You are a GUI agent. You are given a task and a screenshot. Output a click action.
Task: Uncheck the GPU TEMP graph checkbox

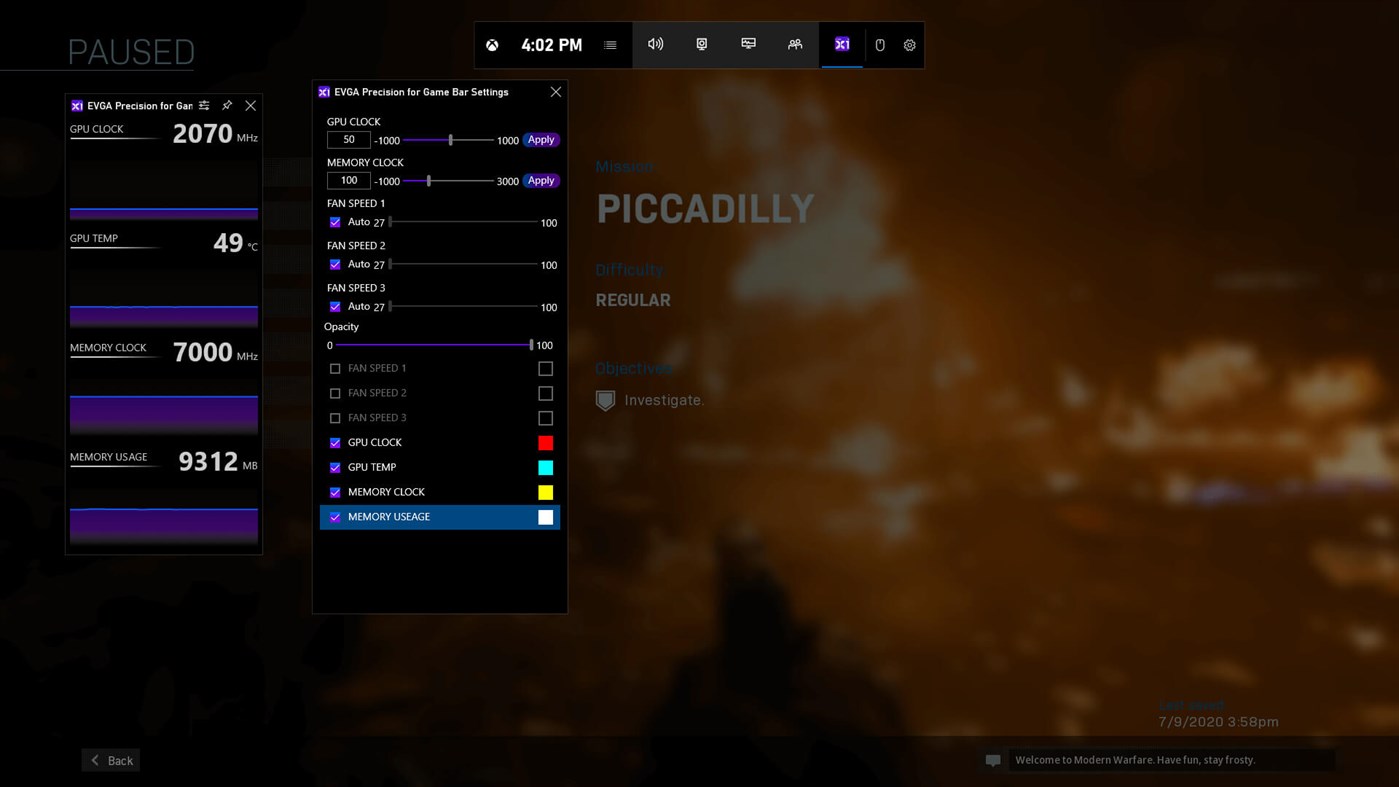335,468
